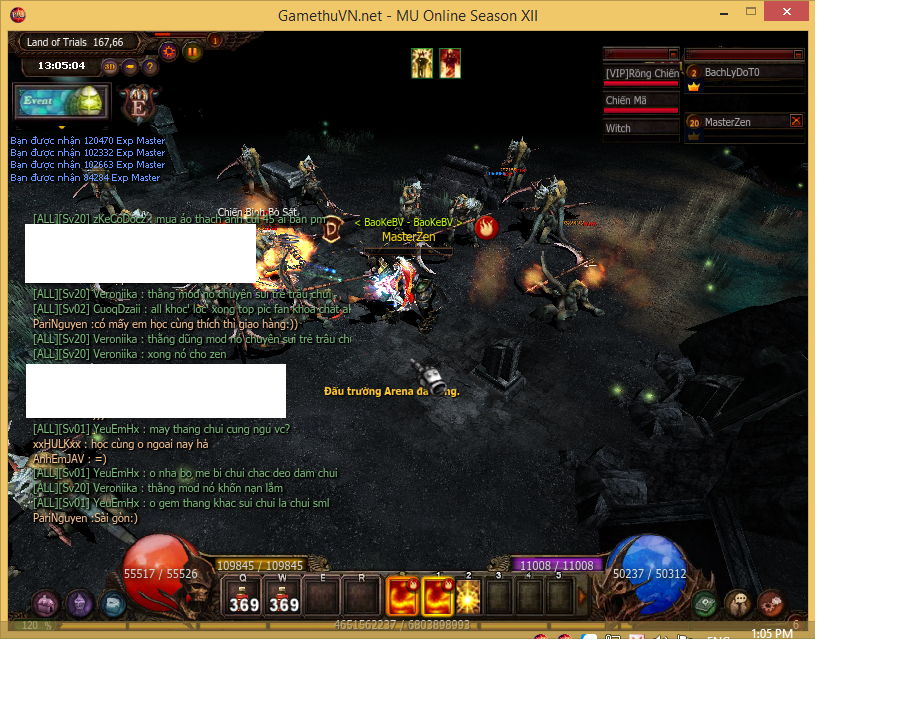The height and width of the screenshot is (717, 902).
Task: Open the question mark help button
Action: click(150, 67)
